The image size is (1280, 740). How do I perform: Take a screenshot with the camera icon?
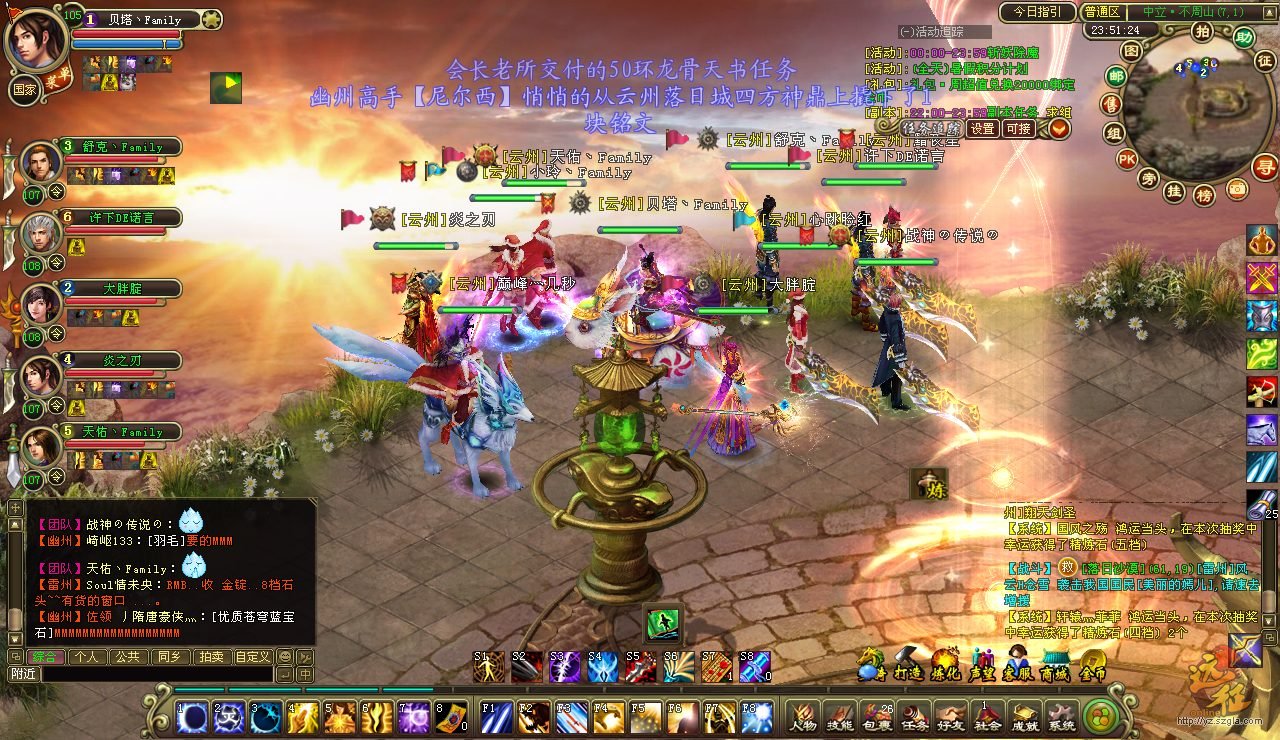1237,188
